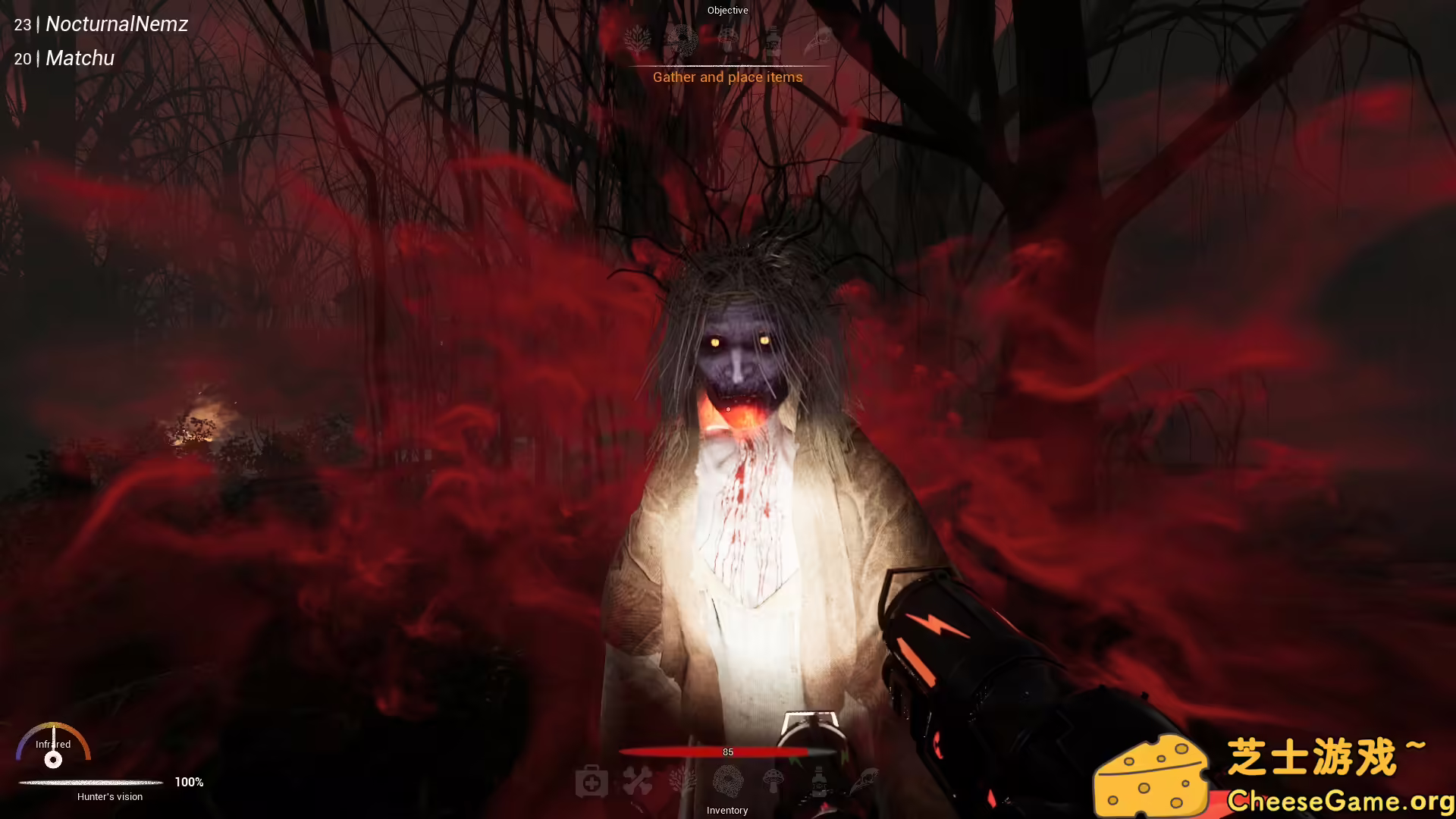This screenshot has height=819, width=1456.
Task: Select the medkit icon in the inventory bar
Action: point(594,781)
